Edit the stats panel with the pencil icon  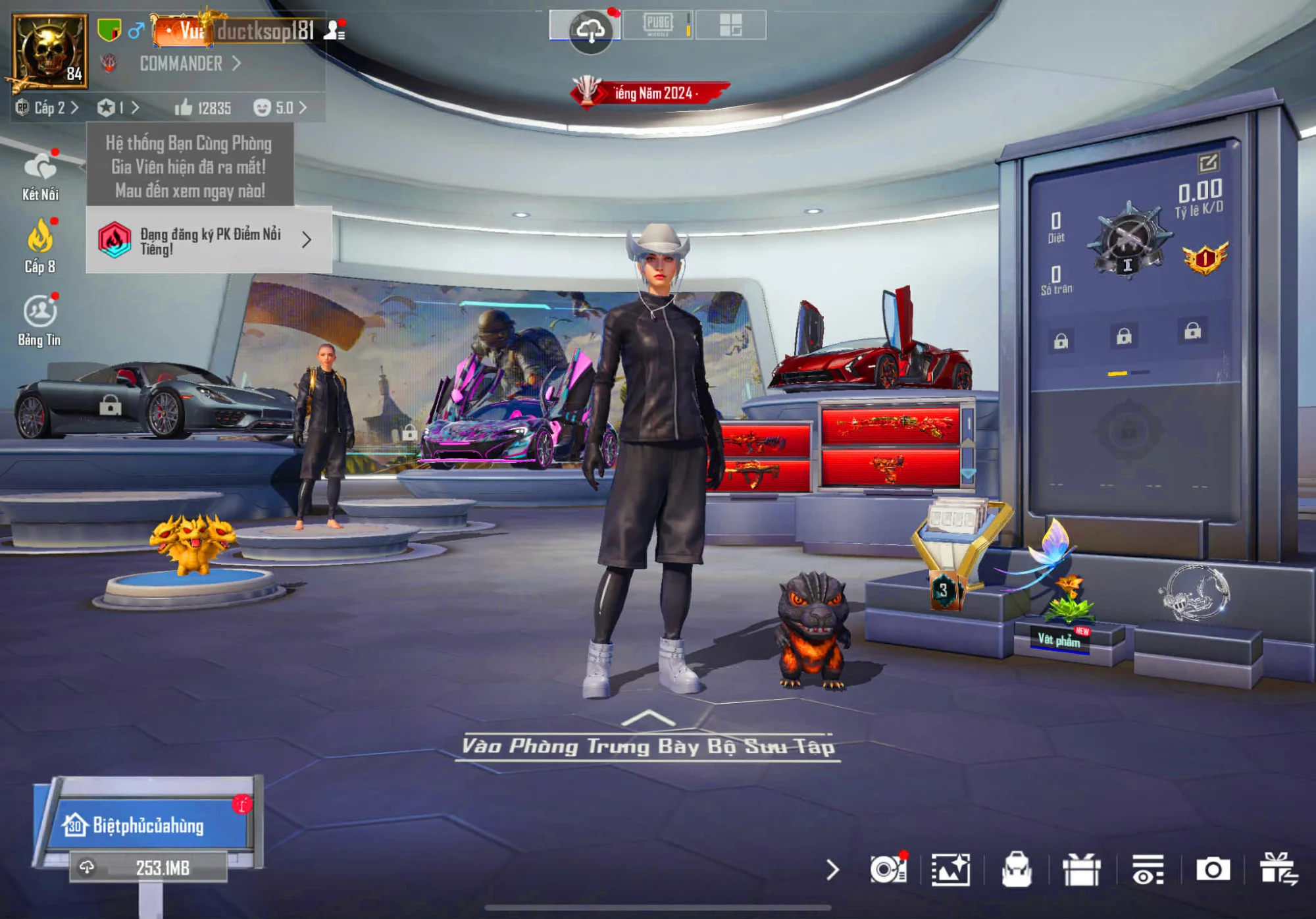[1208, 162]
